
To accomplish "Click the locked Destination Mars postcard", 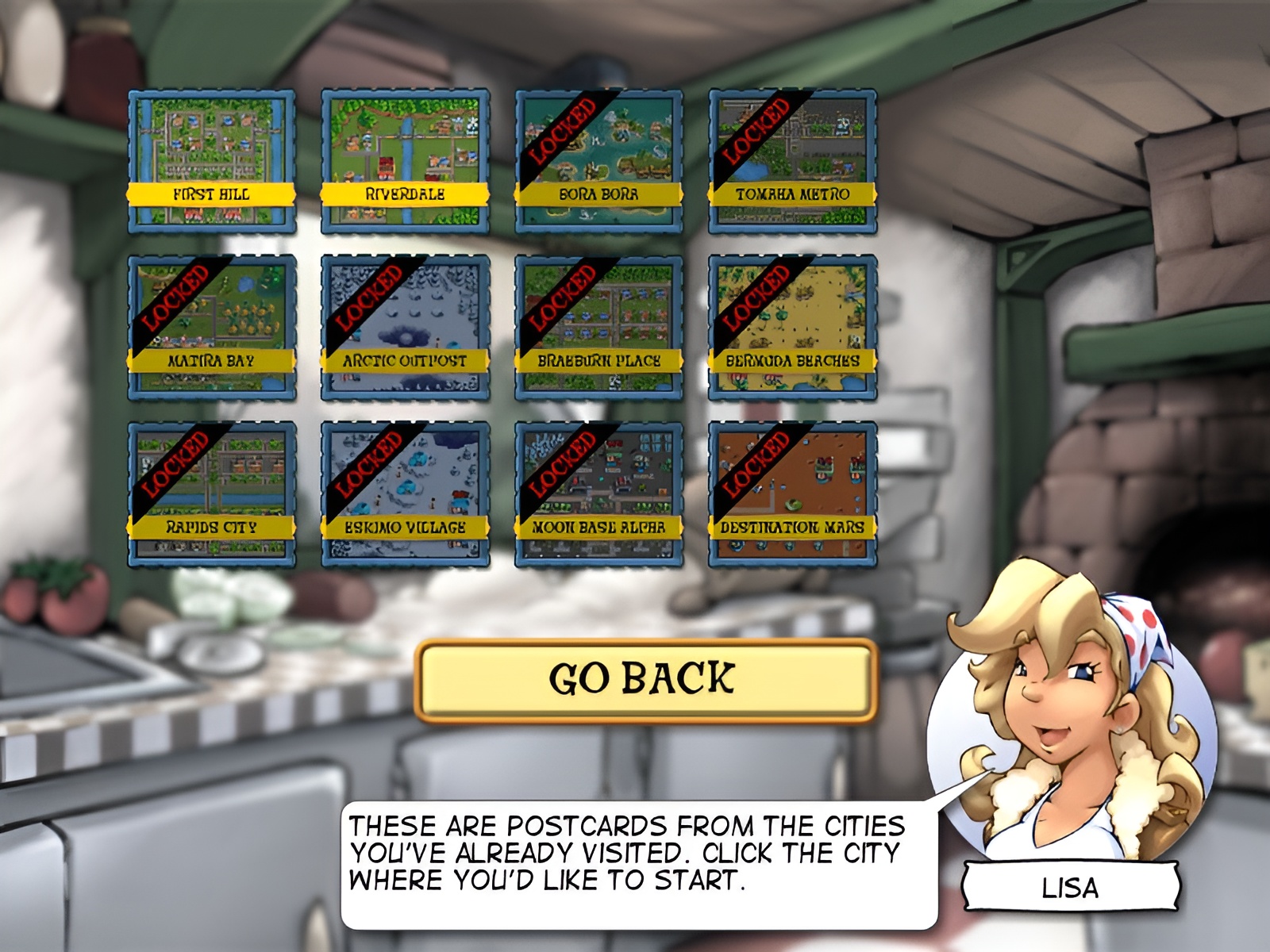I will point(792,494).
